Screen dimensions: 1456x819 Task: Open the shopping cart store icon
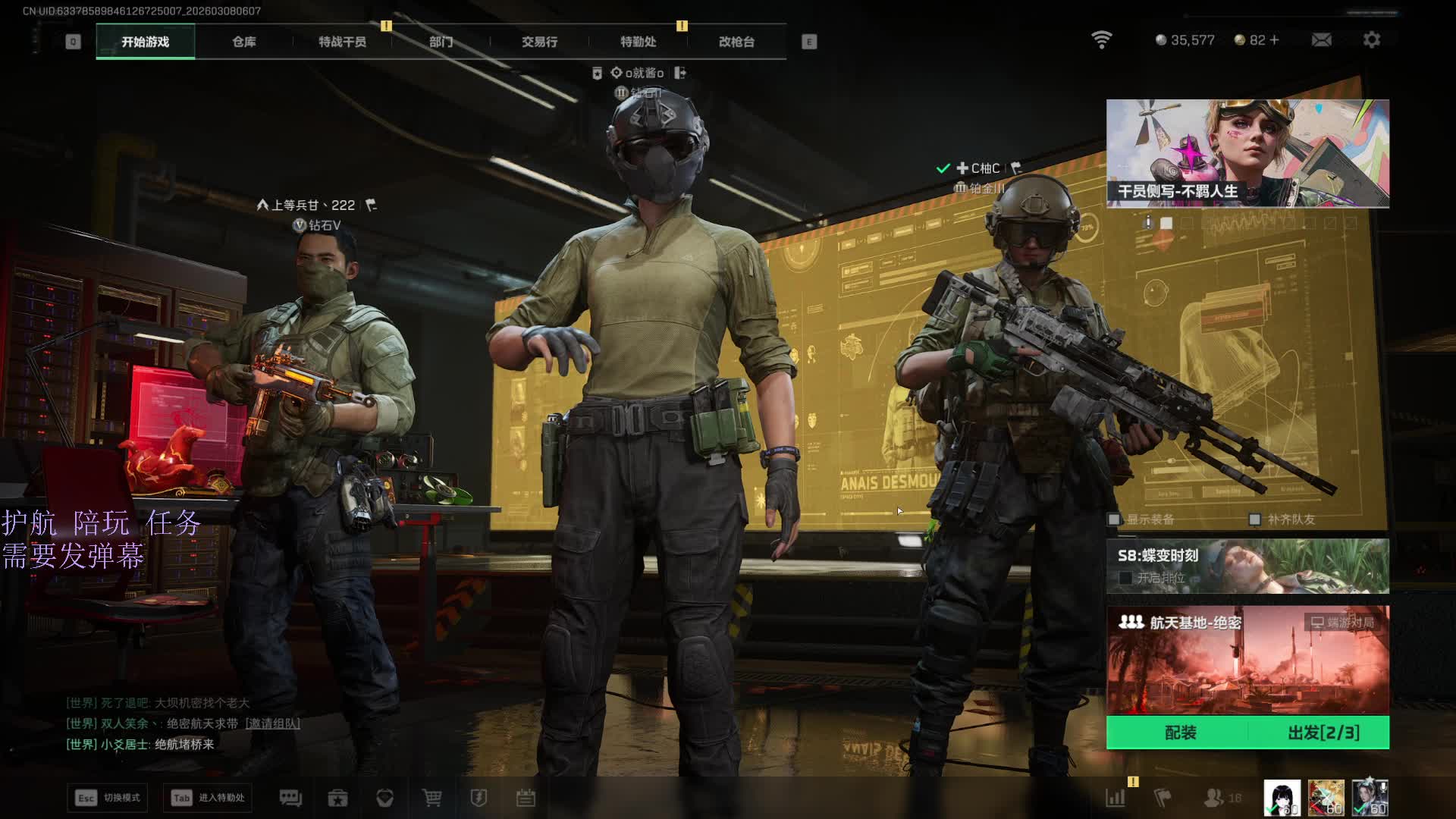point(431,798)
